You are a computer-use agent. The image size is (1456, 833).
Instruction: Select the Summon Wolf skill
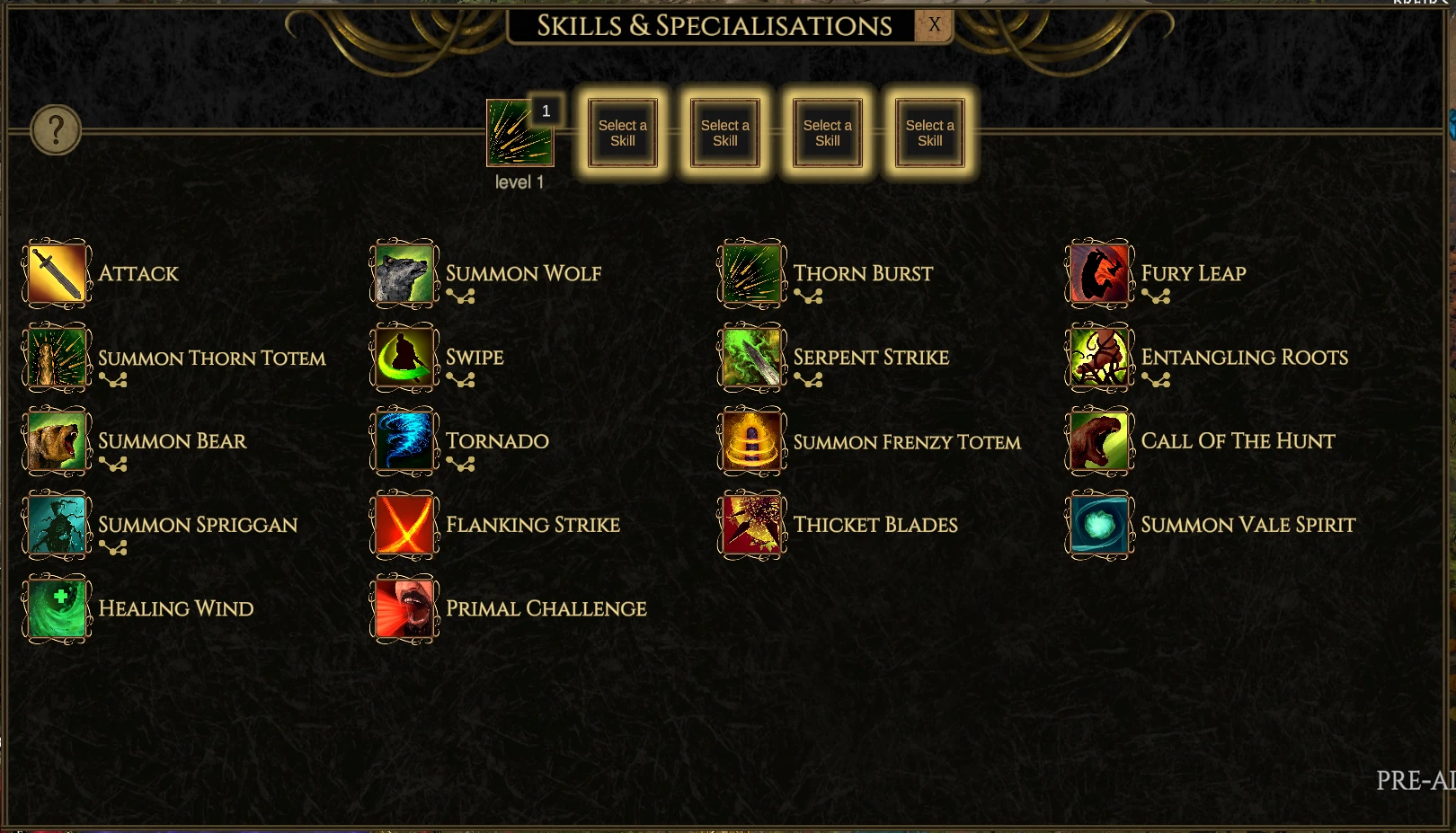tap(403, 273)
